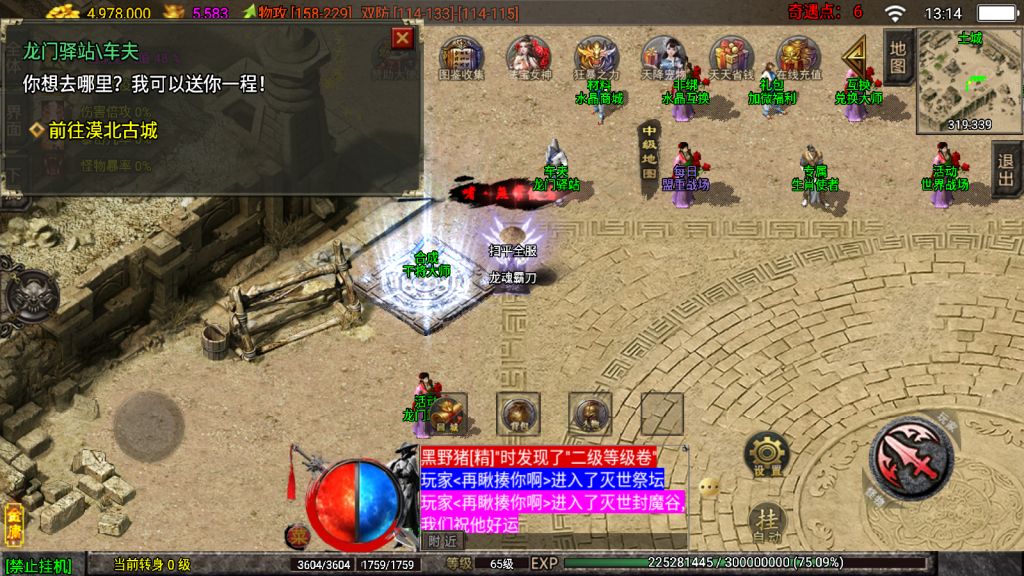Toggle the 挂 自动 auto-battle button

point(767,523)
